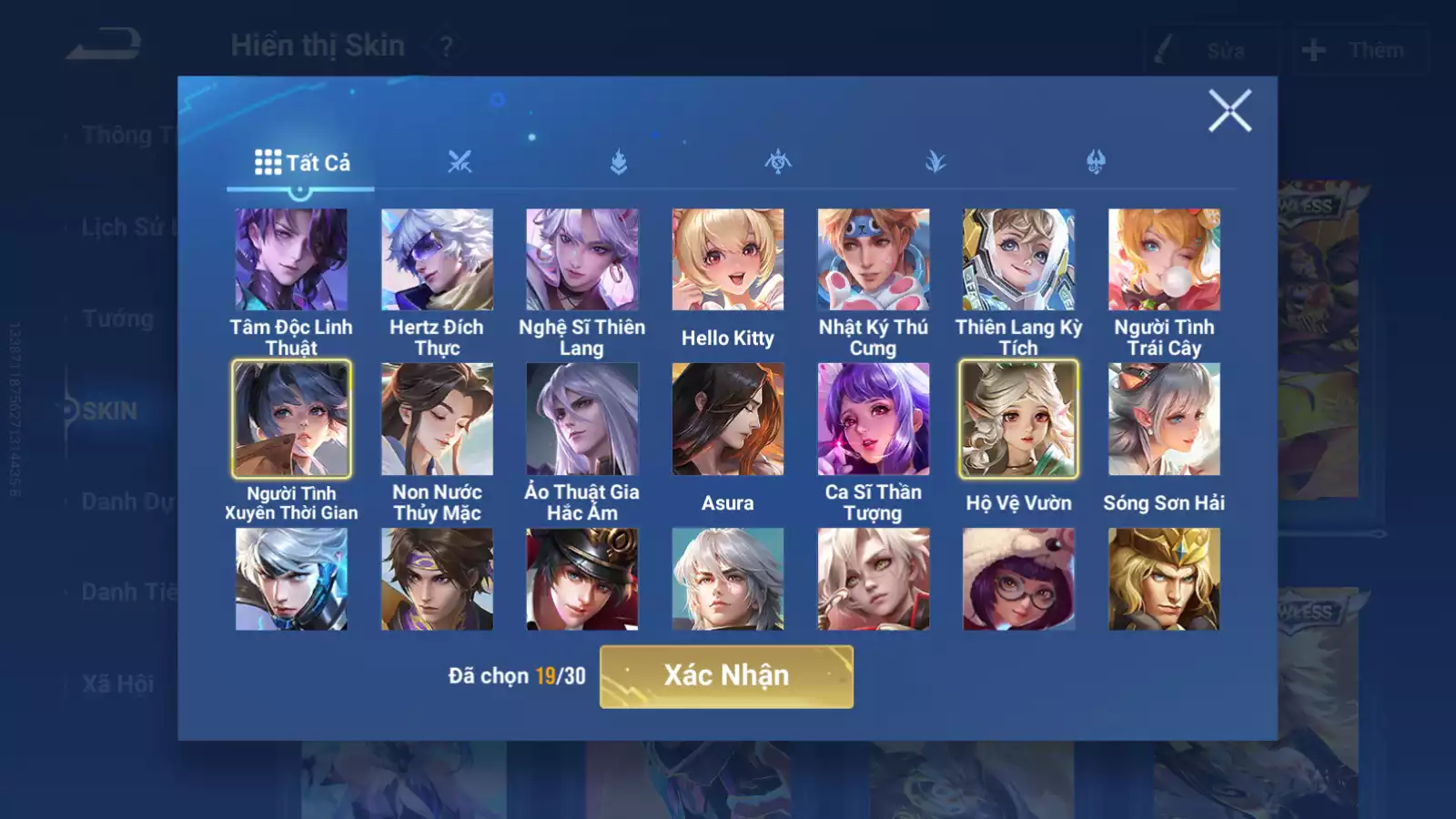Select the Tâm Độc Linh Thuật skin
Screen dimensions: 1456x819
(x=291, y=260)
